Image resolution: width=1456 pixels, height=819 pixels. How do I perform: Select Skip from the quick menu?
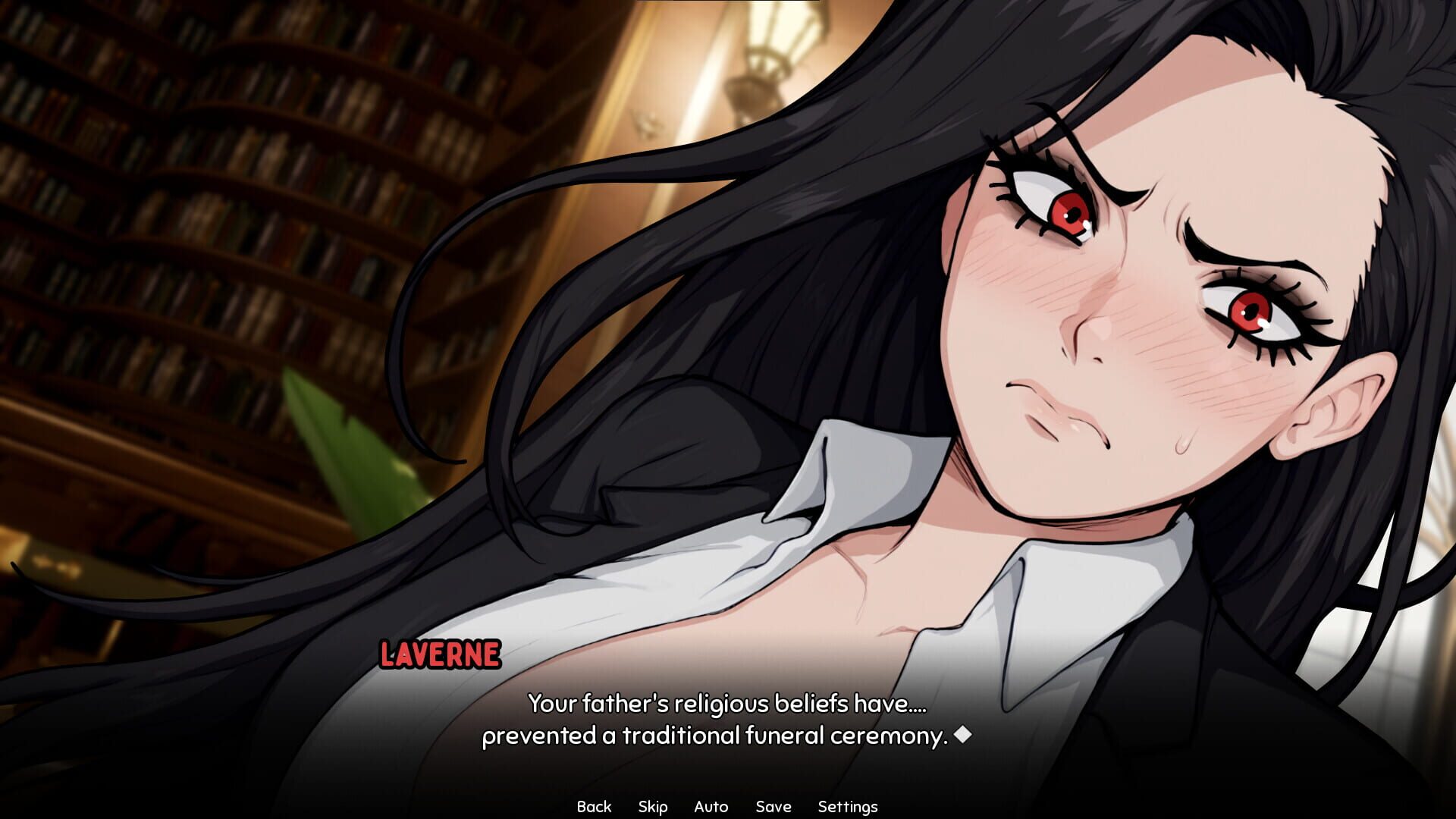653,806
